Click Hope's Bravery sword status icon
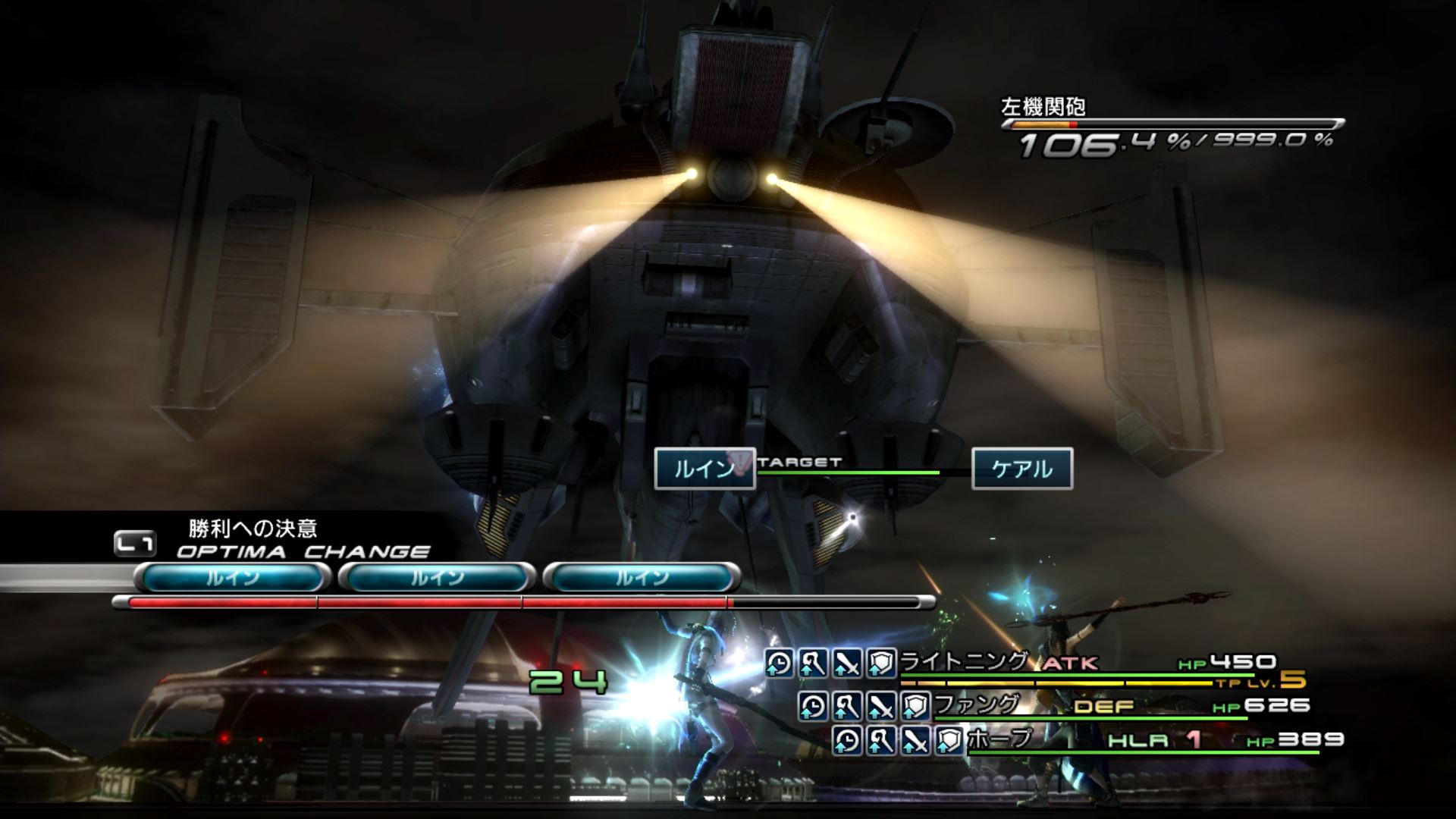 tap(915, 740)
